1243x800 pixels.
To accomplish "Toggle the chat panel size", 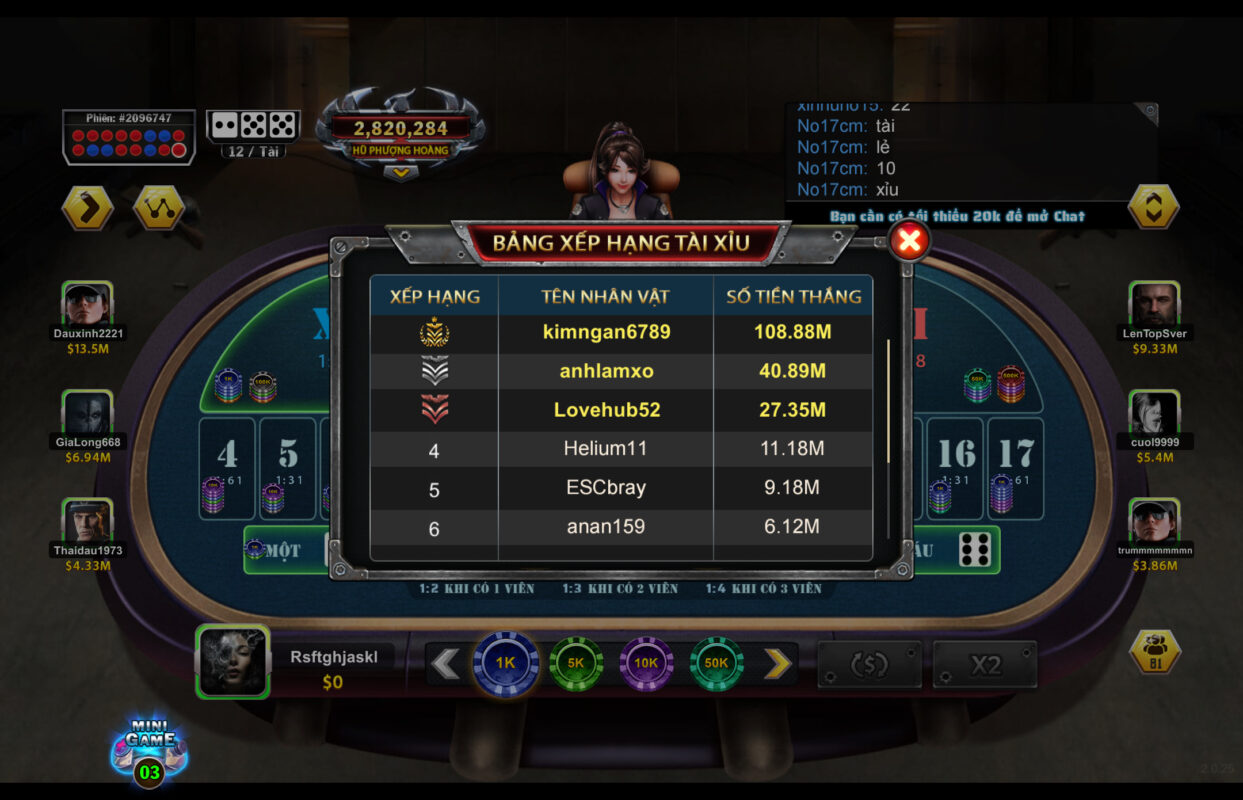I will 1153,207.
